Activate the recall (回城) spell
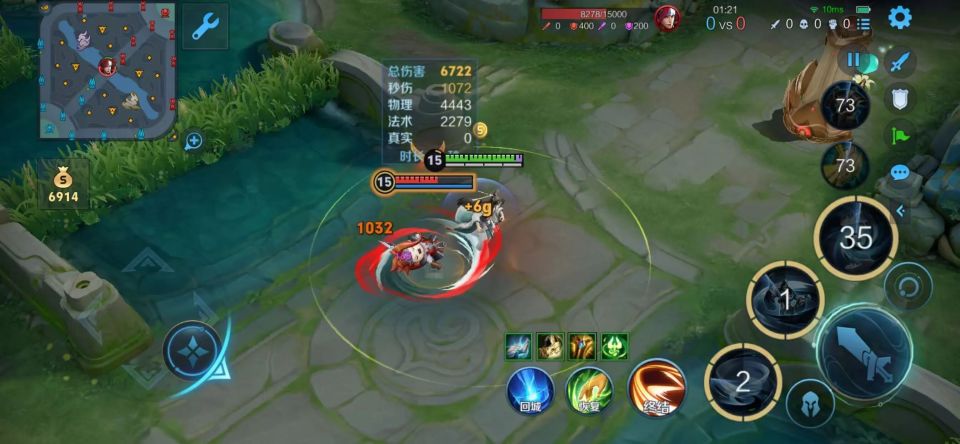 pyautogui.click(x=530, y=390)
